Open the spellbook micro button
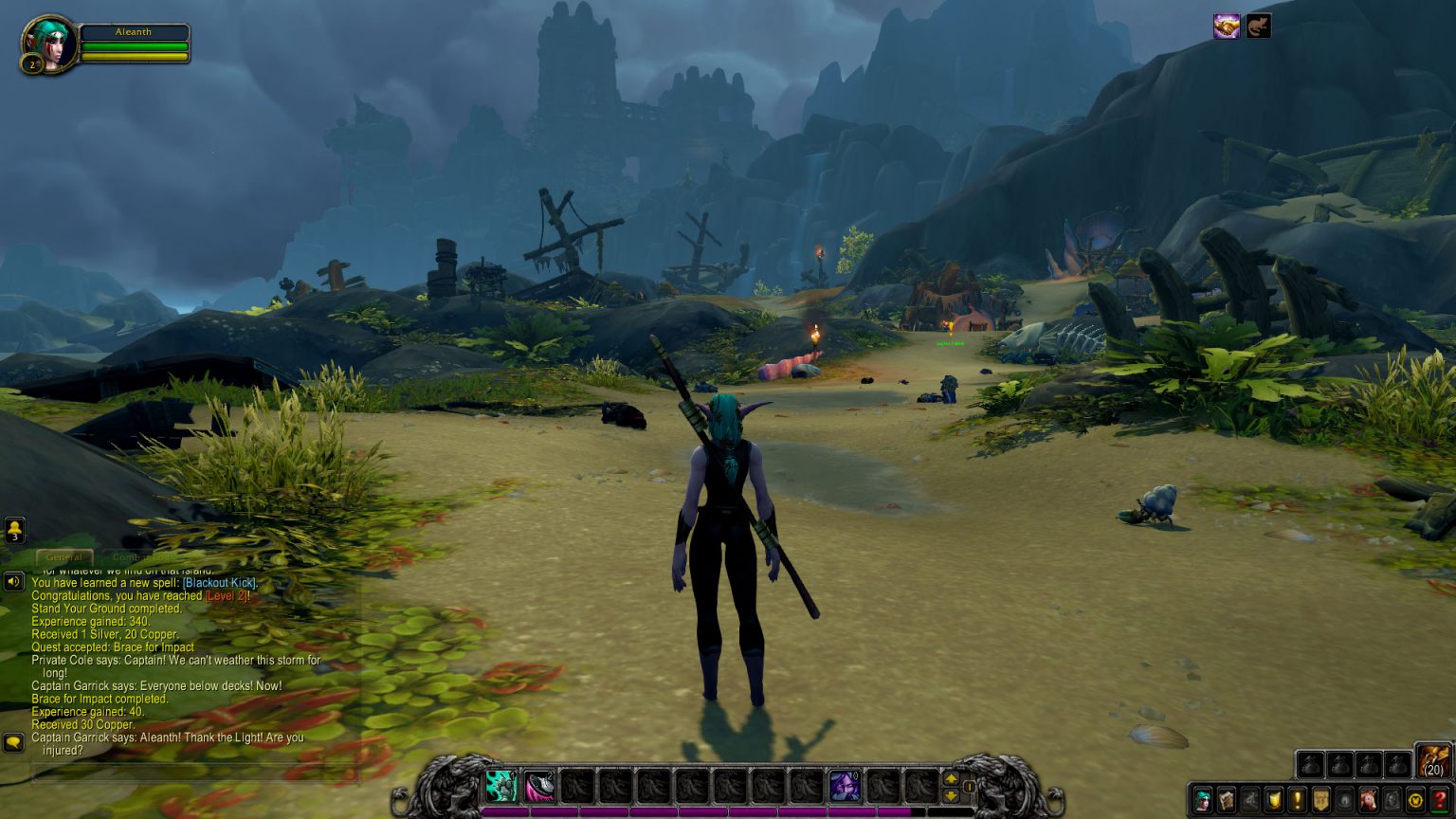 pyautogui.click(x=1227, y=799)
